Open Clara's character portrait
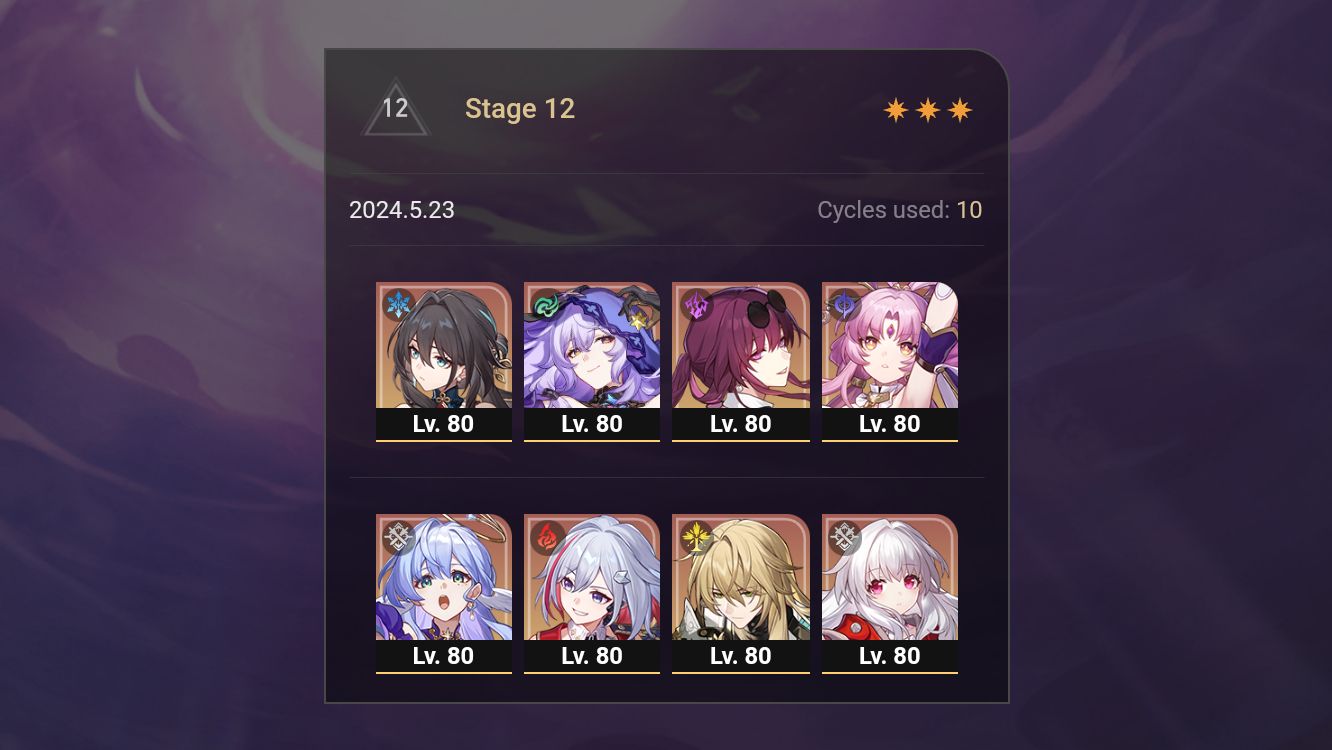The image size is (1332, 750). tap(889, 578)
